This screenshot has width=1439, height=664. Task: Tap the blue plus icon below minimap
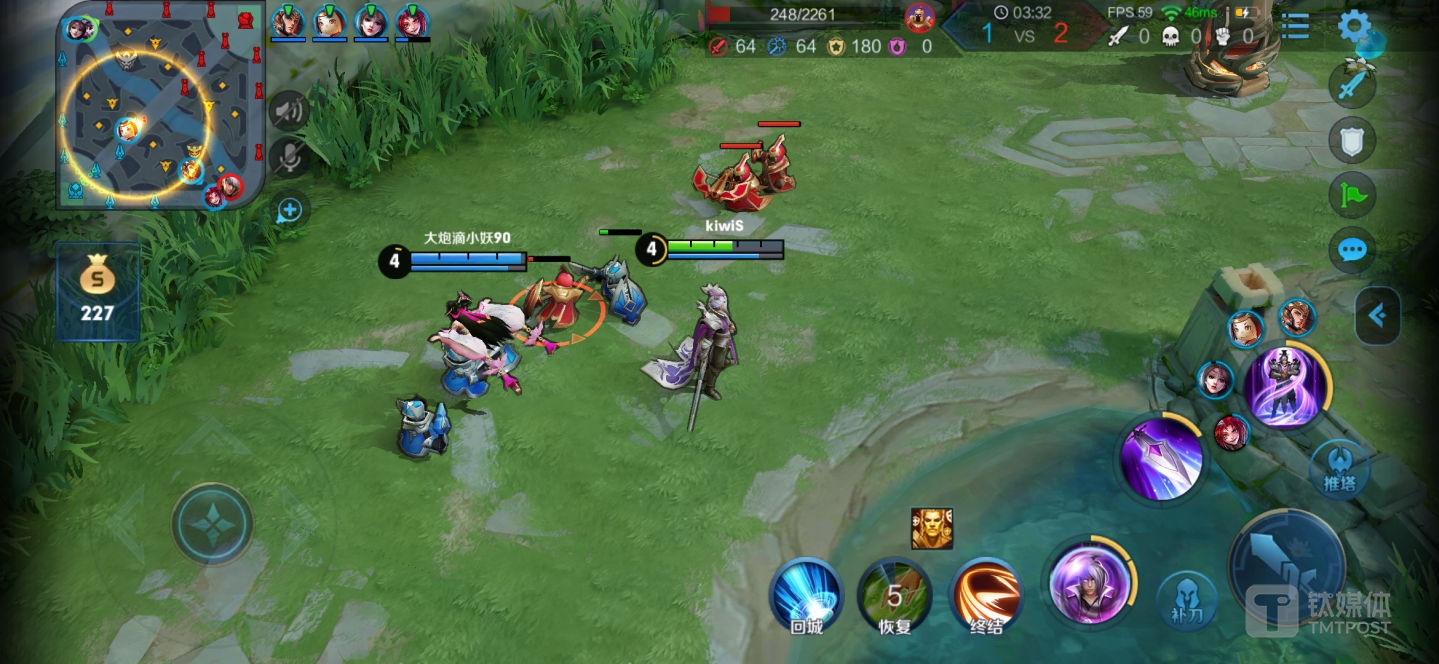pyautogui.click(x=289, y=210)
